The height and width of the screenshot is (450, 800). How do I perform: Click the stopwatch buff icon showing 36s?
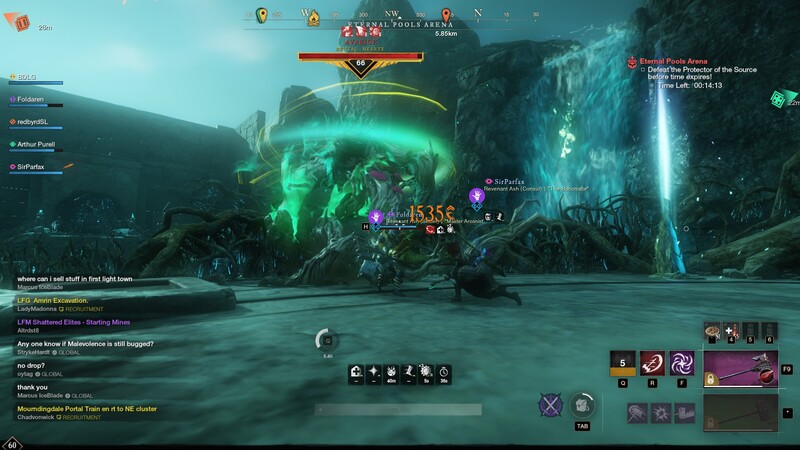point(443,372)
